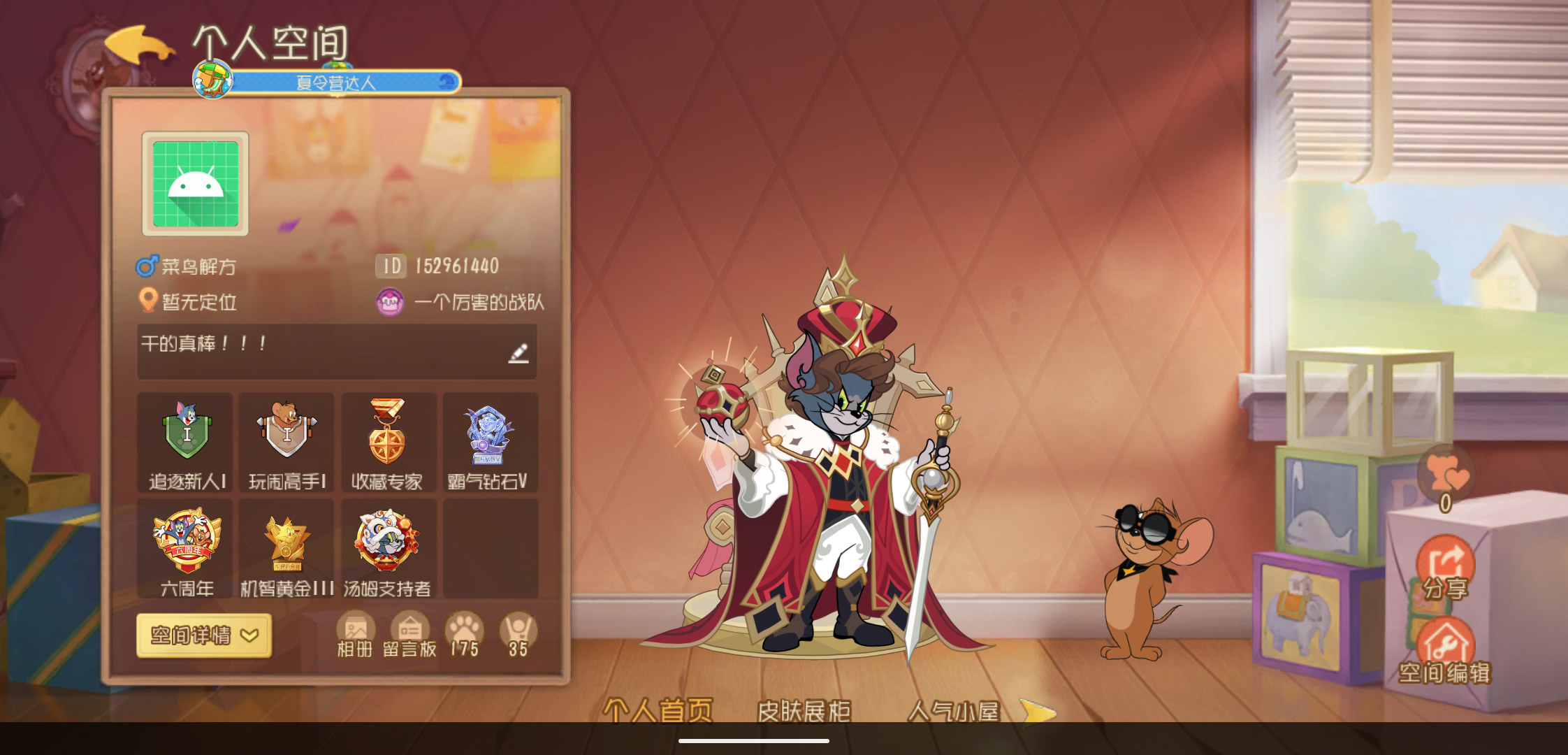
Task: Switch to the 人气小屋 tab
Action: [x=953, y=710]
